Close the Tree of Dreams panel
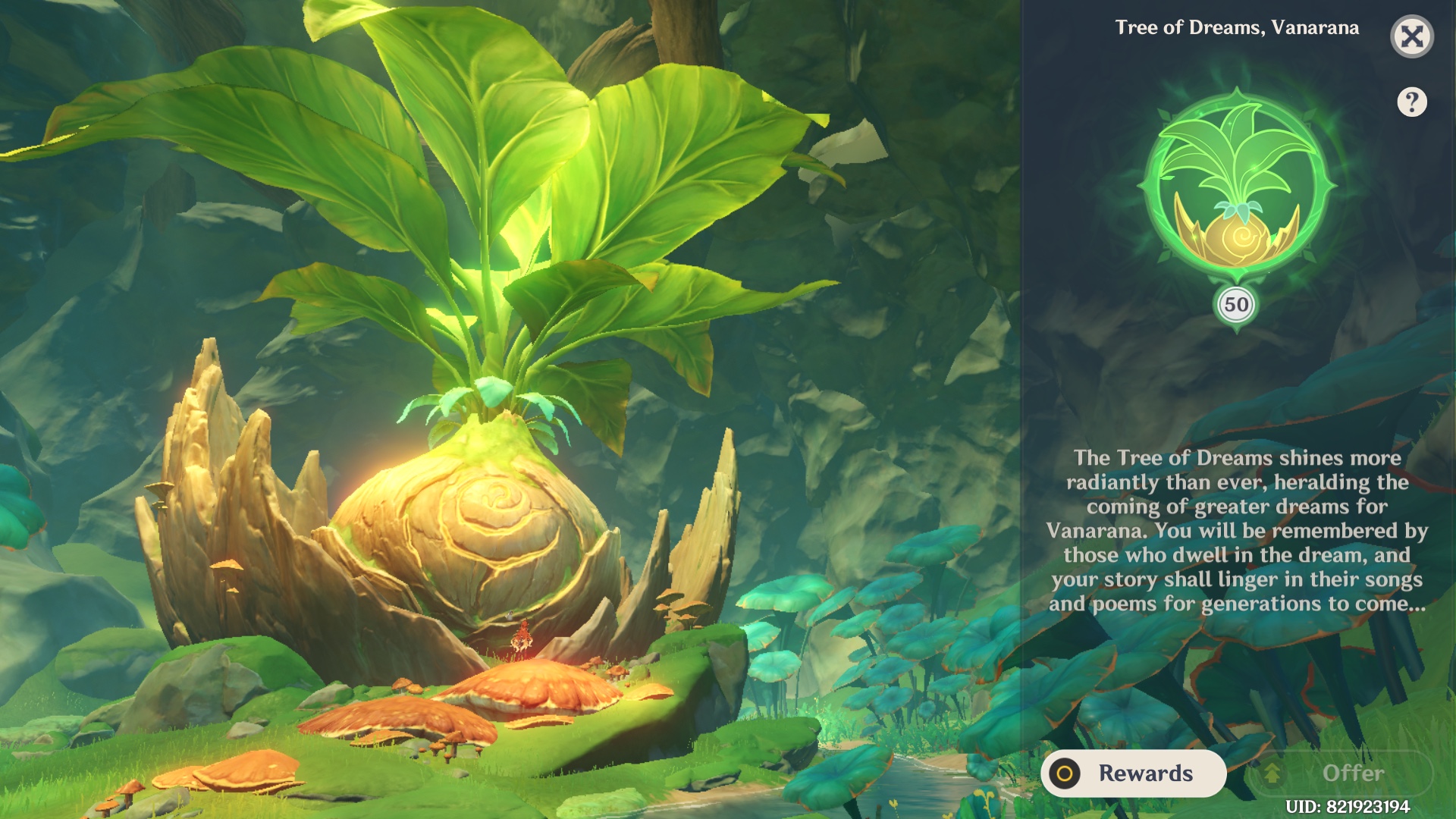 click(1411, 36)
